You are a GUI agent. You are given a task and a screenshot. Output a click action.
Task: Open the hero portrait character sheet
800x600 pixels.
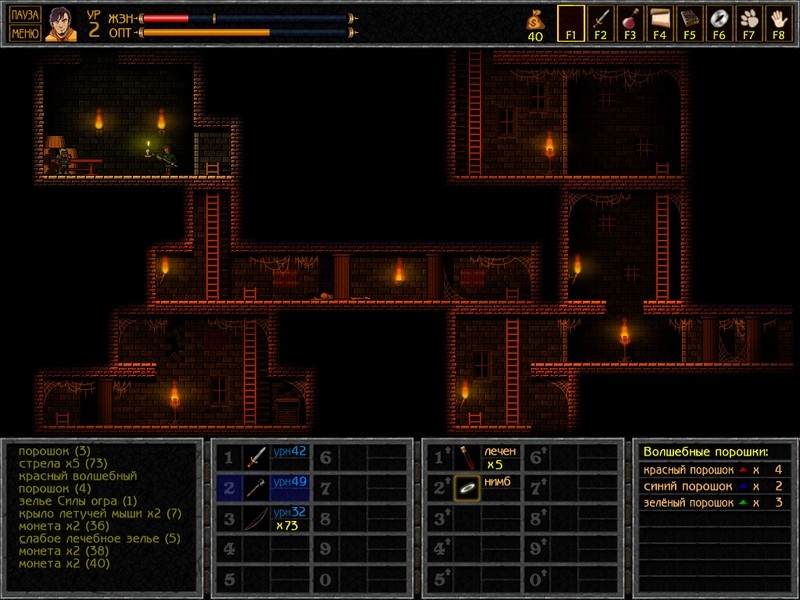[60, 24]
